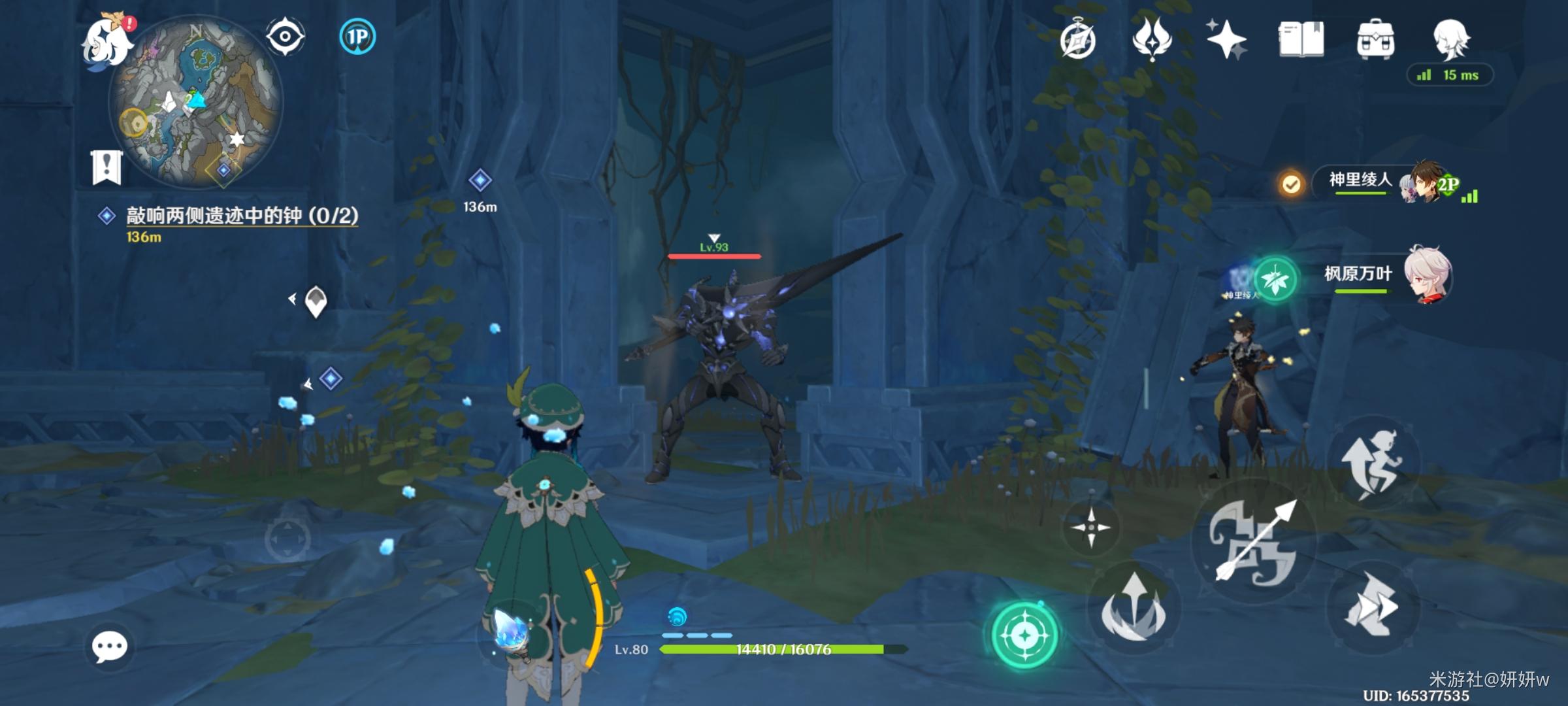Toggle the elemental sight eye icon
The width and height of the screenshot is (1568, 706).
[x=285, y=36]
